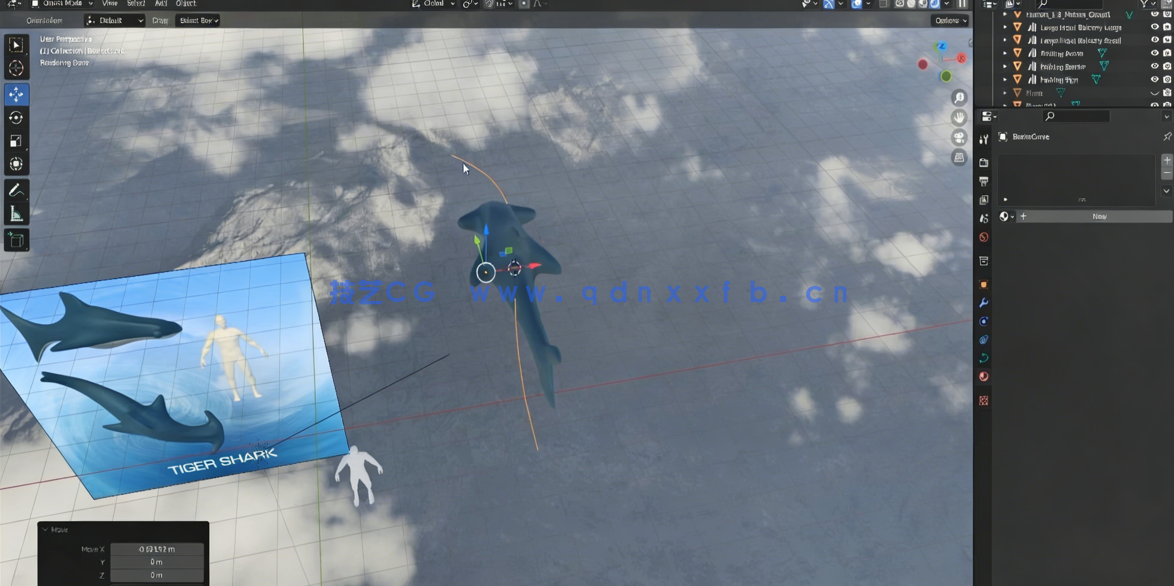Open the Modifiers wrench tab

(x=984, y=303)
